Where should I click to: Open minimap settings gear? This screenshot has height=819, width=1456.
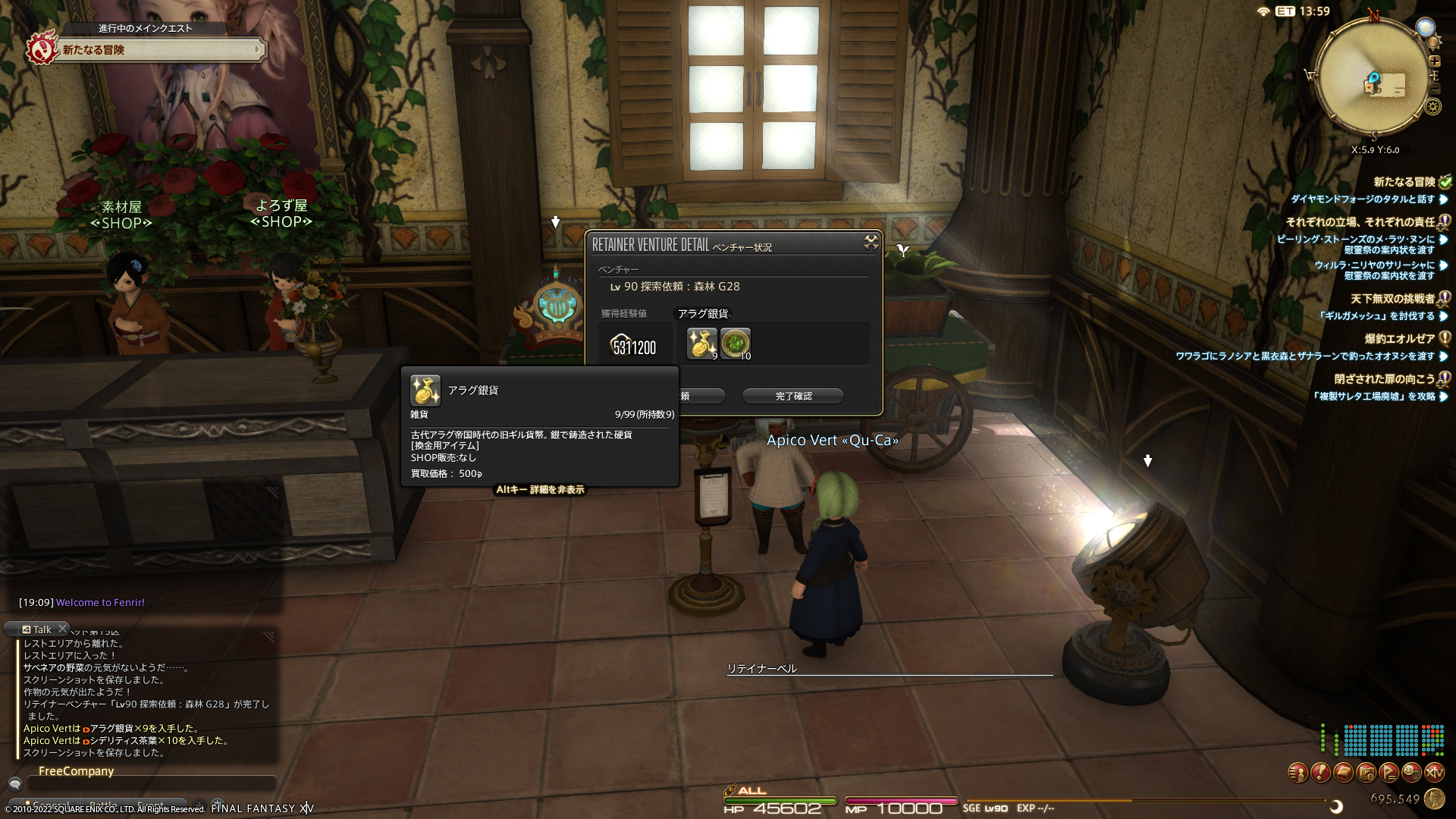pyautogui.click(x=1432, y=107)
